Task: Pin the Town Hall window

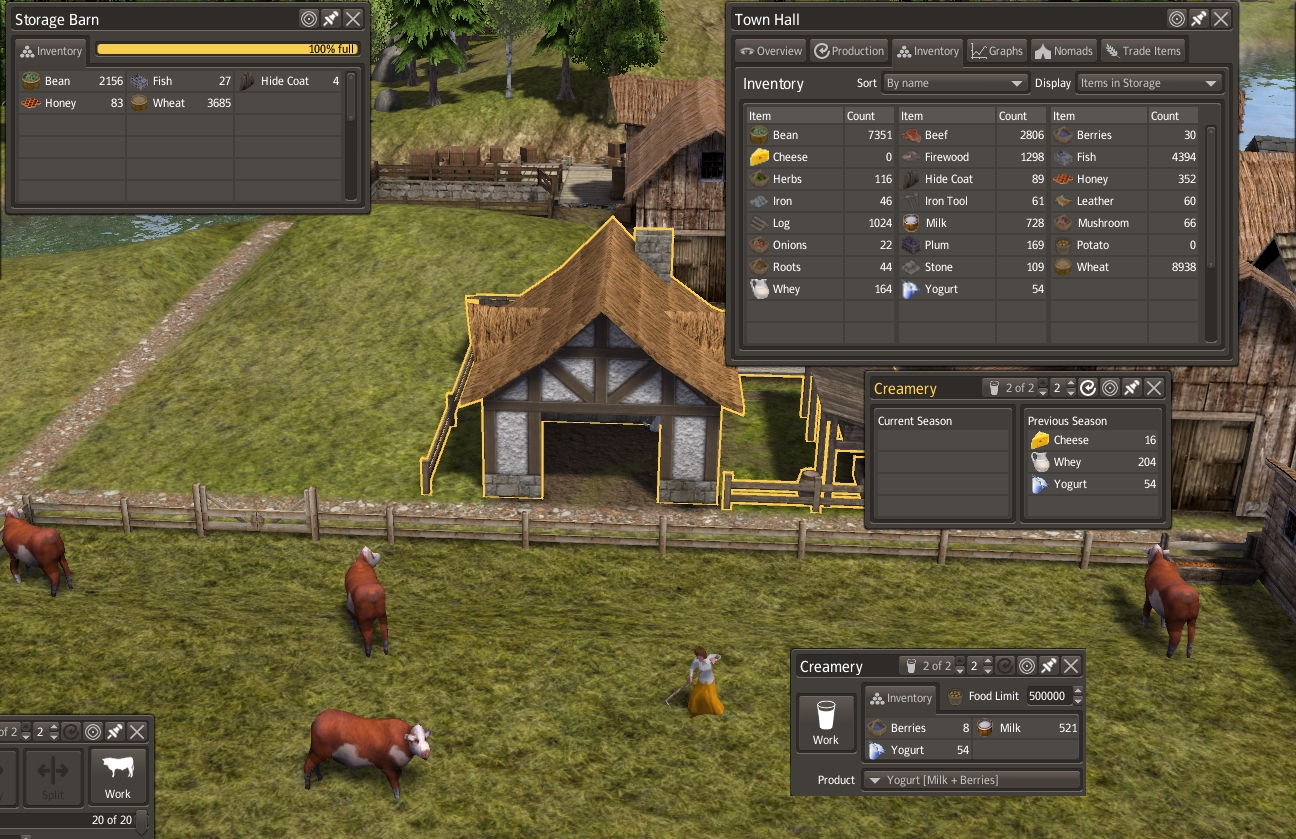Action: 1199,19
